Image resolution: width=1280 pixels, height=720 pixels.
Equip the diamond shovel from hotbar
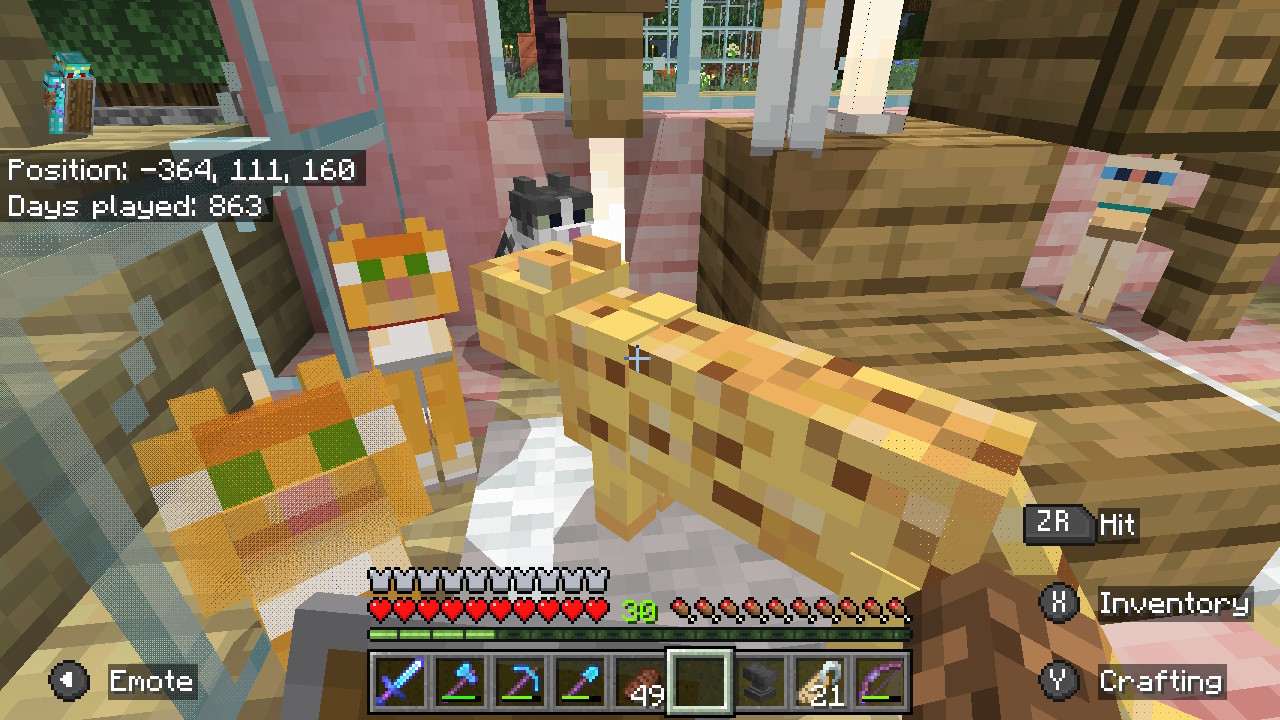(x=580, y=682)
